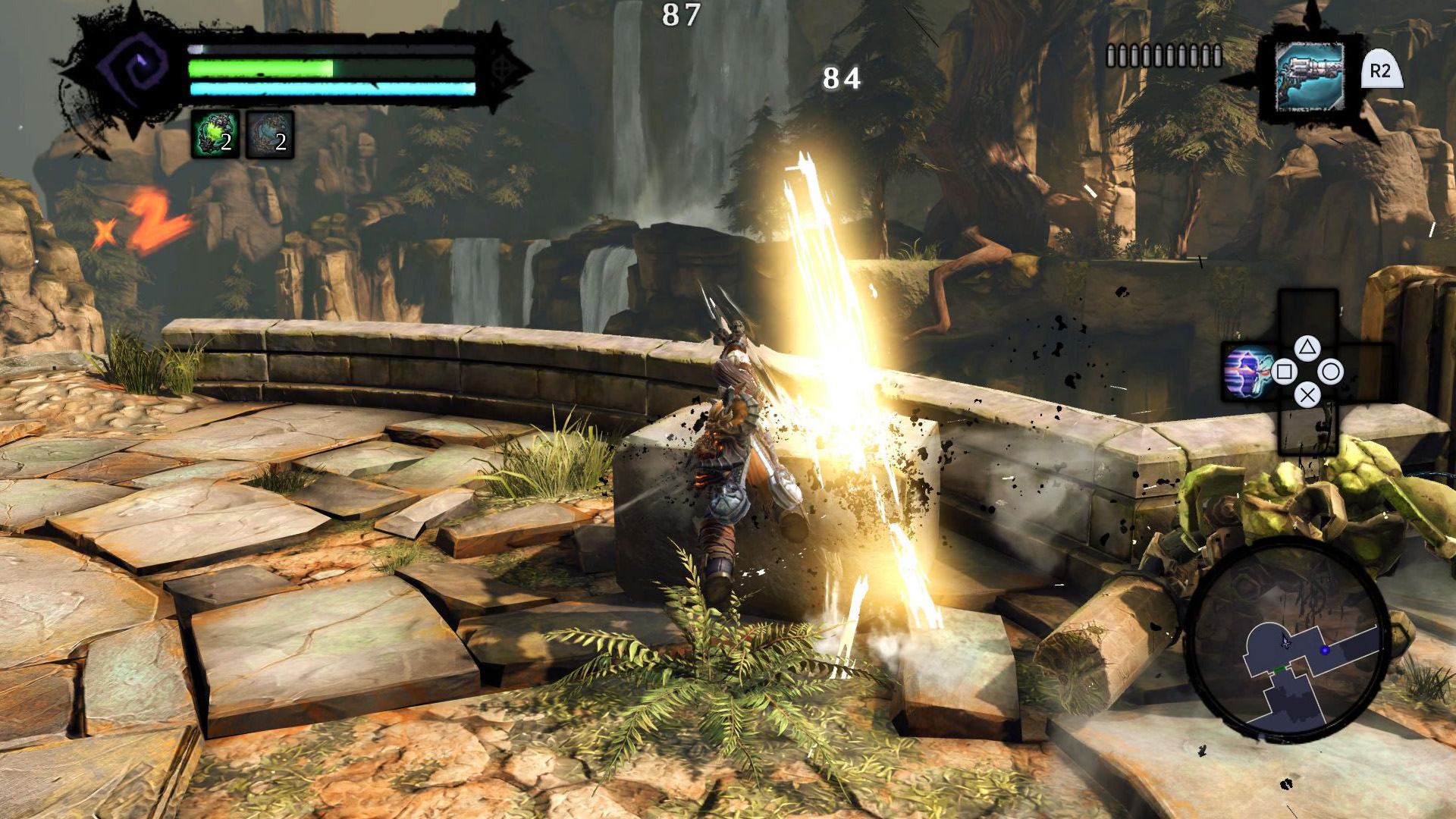The image size is (1456, 819).
Task: Select the equipped pistol weapon icon
Action: (1309, 77)
